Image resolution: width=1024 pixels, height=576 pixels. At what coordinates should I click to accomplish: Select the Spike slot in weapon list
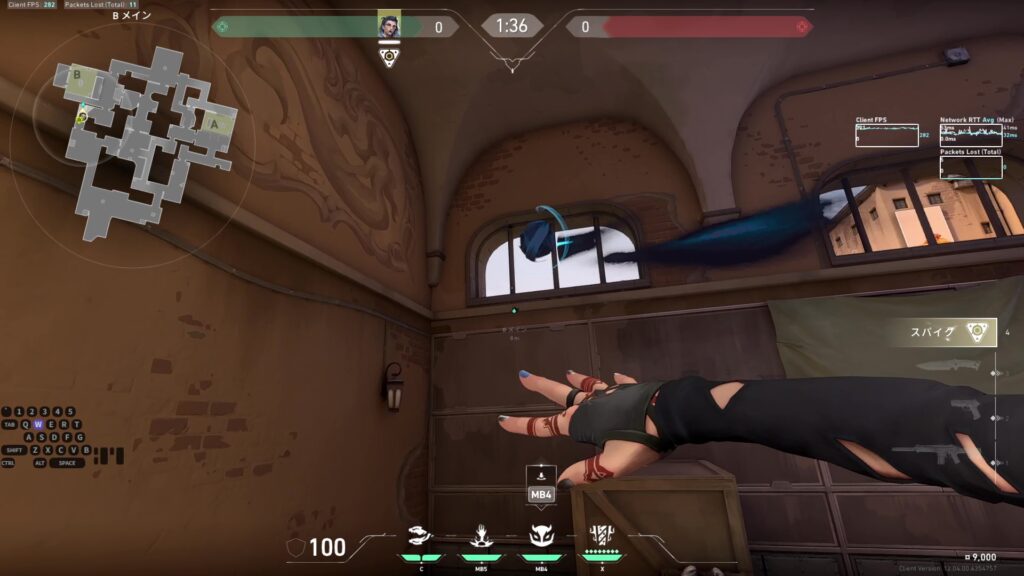955,333
